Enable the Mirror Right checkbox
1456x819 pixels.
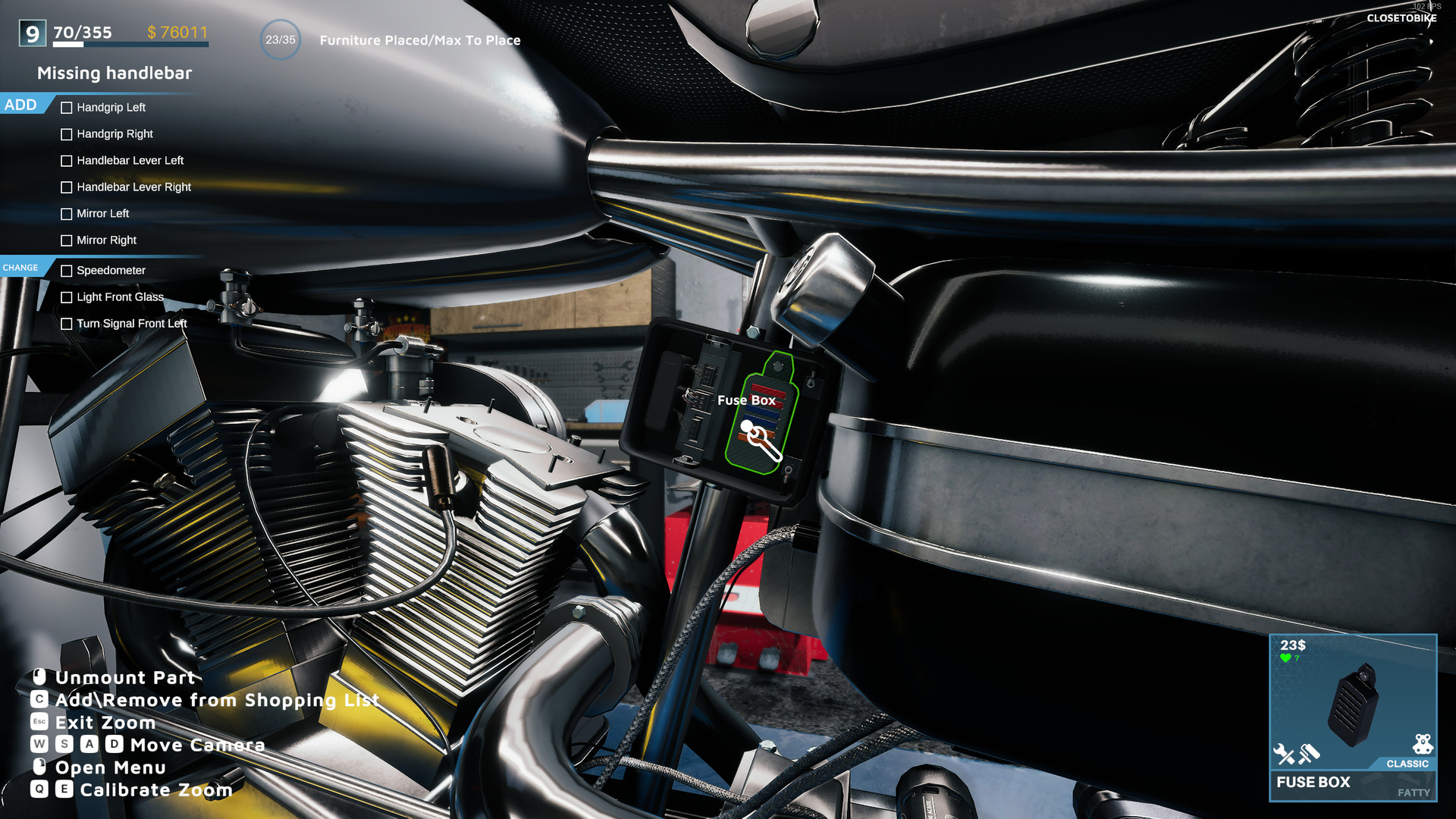[67, 240]
